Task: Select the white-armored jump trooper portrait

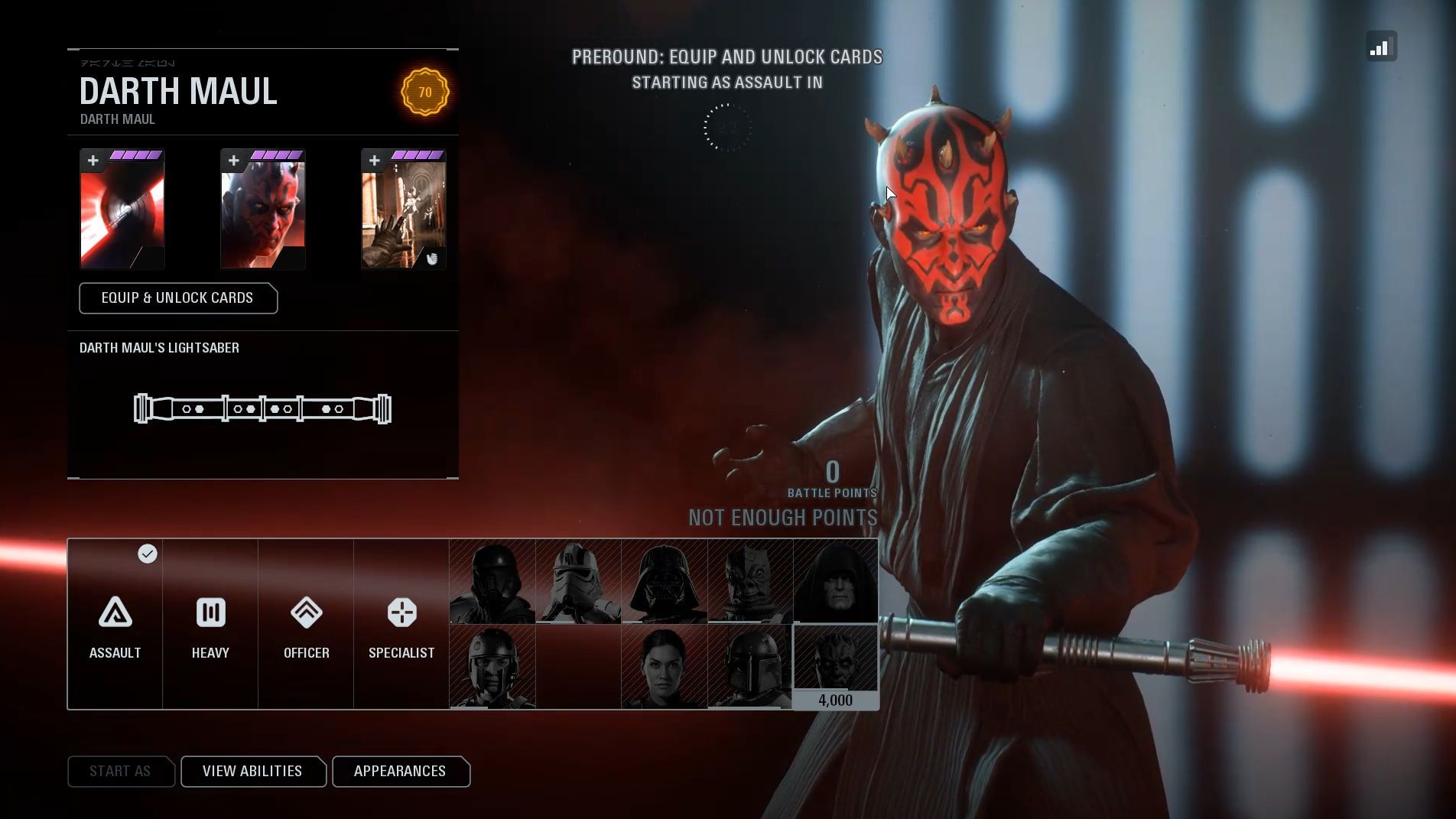Action: 578,582
